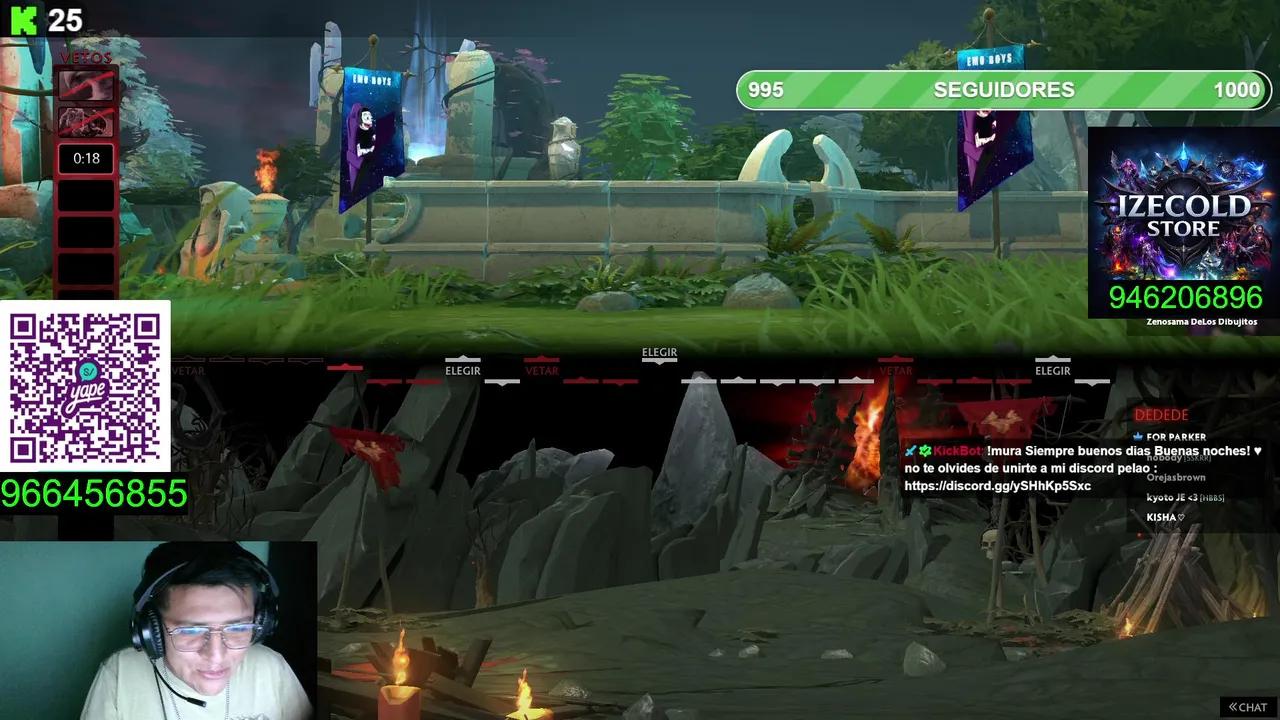Viewport: 1280px width, 720px height.
Task: Select the center ELEGIR phase label
Action: pyautogui.click(x=659, y=353)
